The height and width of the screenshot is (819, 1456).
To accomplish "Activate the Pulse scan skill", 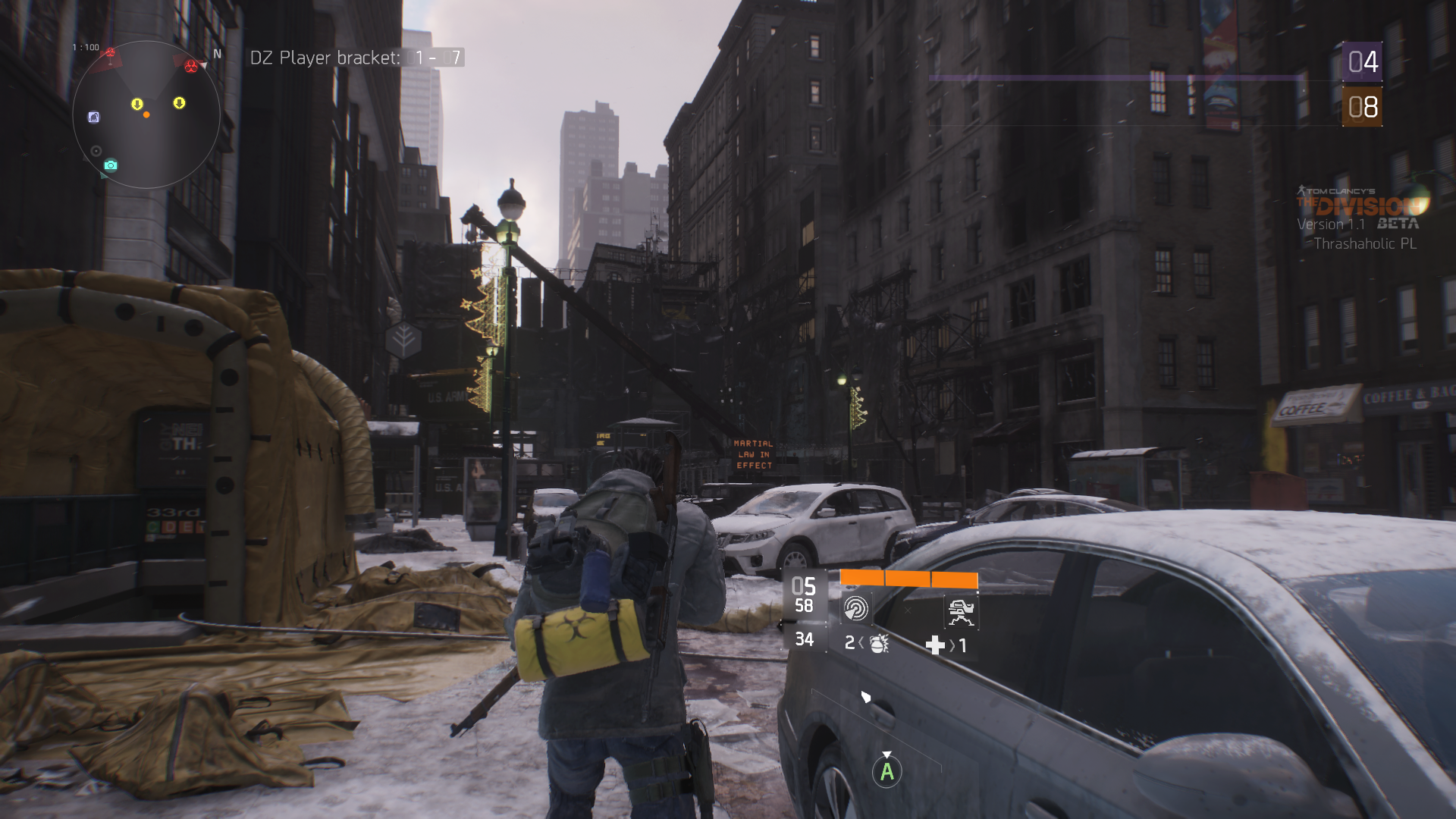I will pos(856,609).
